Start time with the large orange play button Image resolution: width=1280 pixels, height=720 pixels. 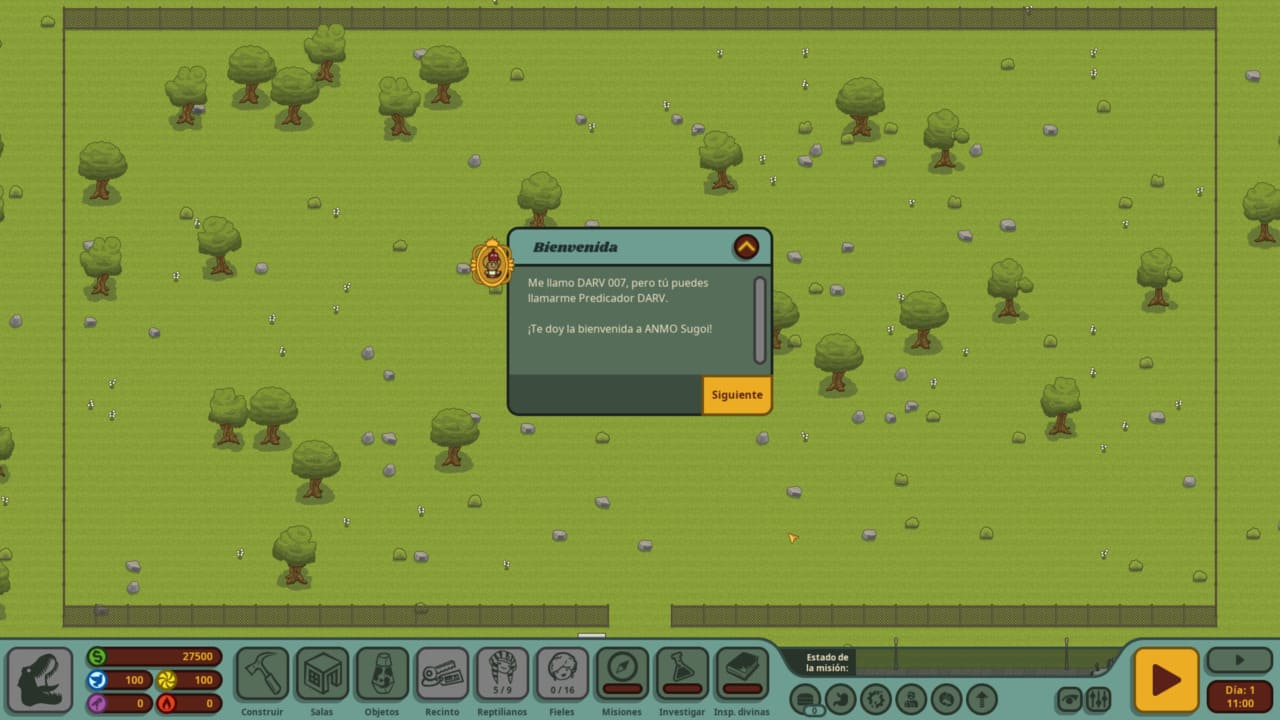coord(1165,680)
